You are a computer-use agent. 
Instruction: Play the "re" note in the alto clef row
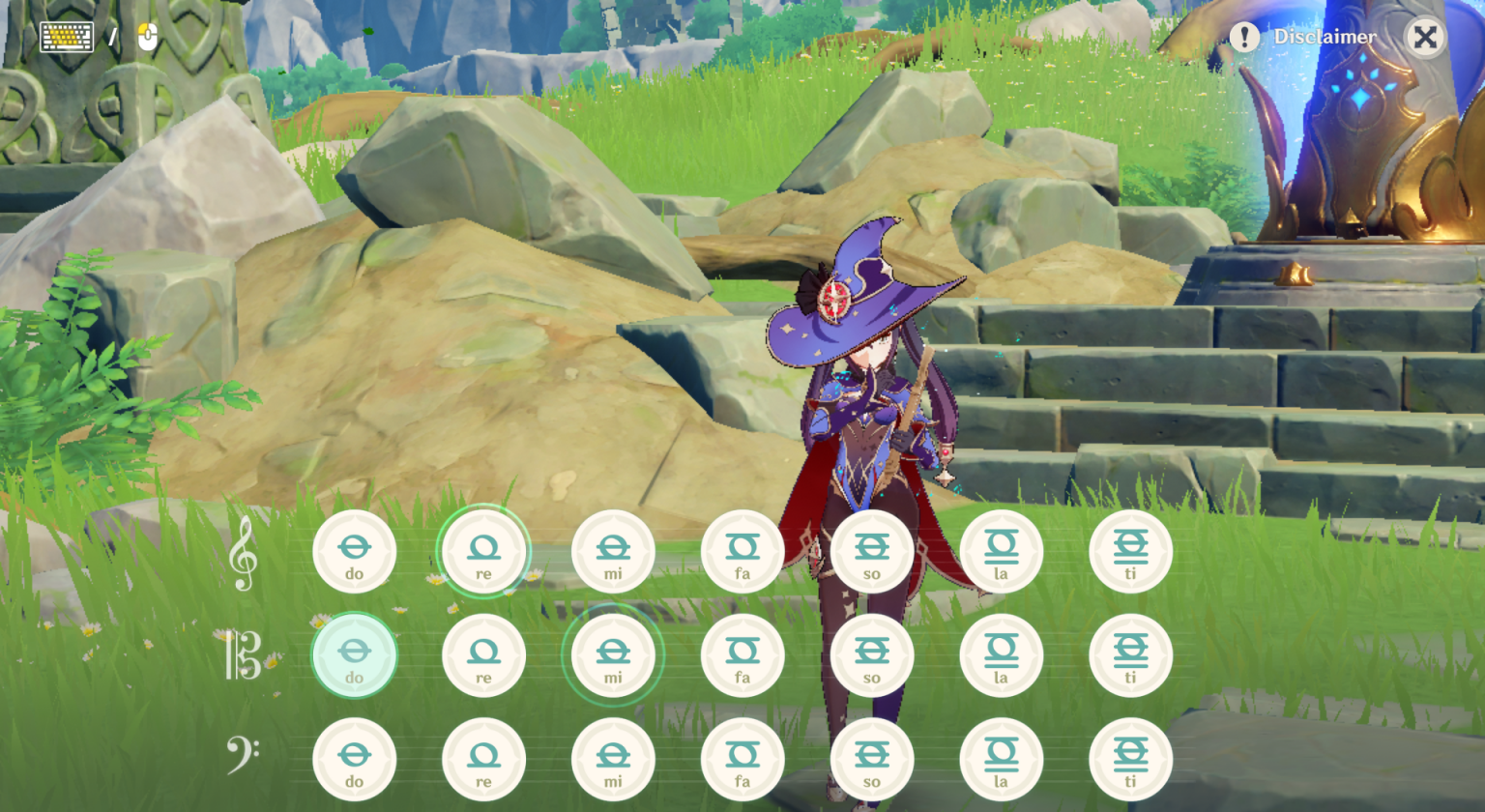[484, 654]
